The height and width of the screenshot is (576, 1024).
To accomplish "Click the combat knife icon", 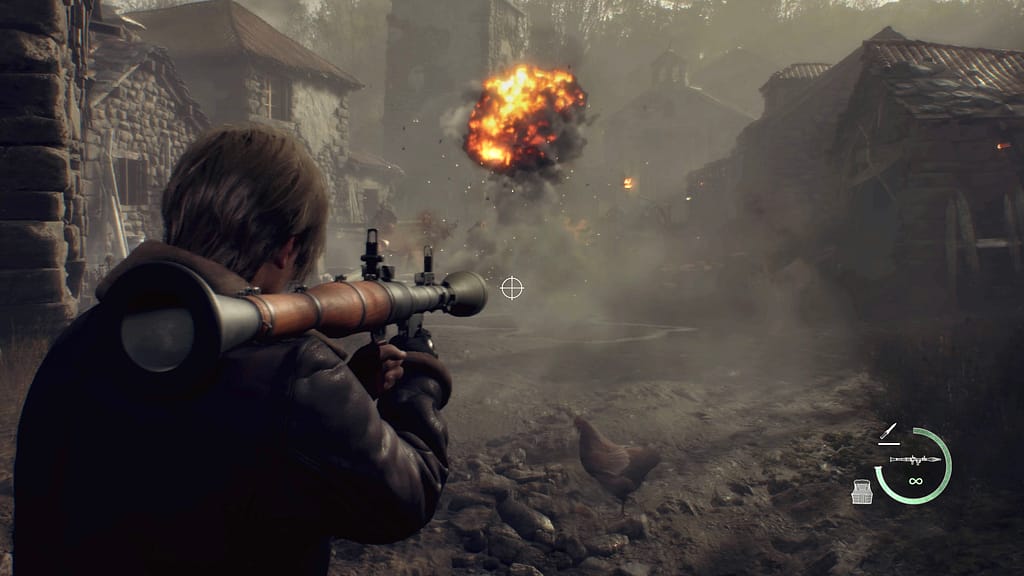I will [x=887, y=433].
